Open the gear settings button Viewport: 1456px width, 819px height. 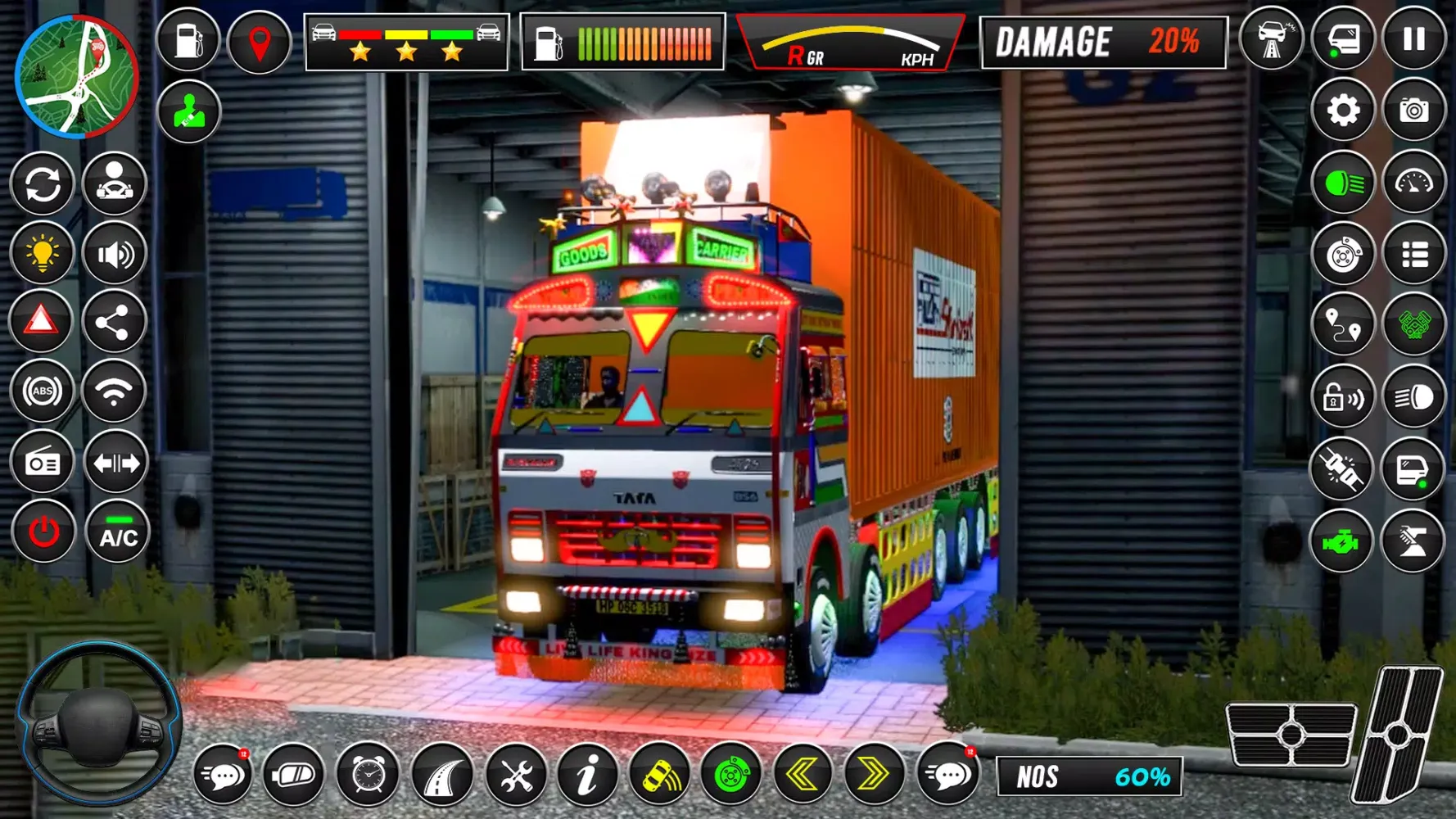[x=1343, y=111]
